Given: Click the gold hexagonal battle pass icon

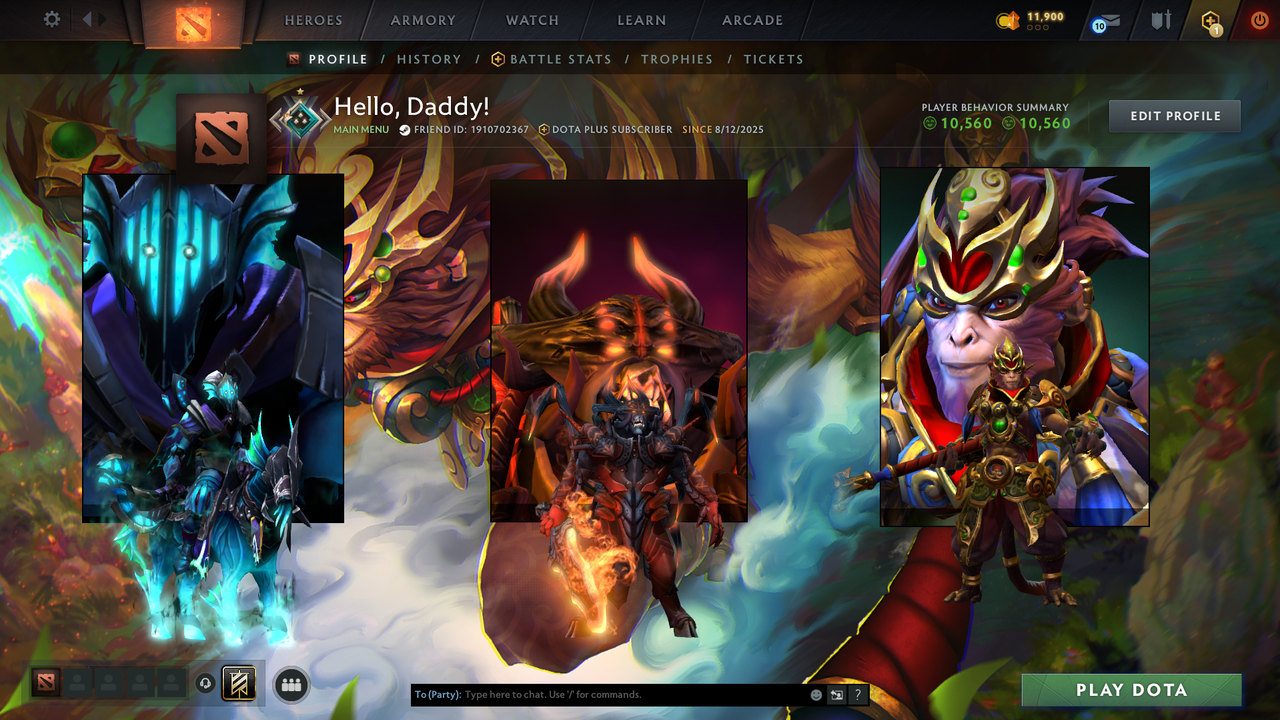Looking at the screenshot, I should pyautogui.click(x=1211, y=20).
